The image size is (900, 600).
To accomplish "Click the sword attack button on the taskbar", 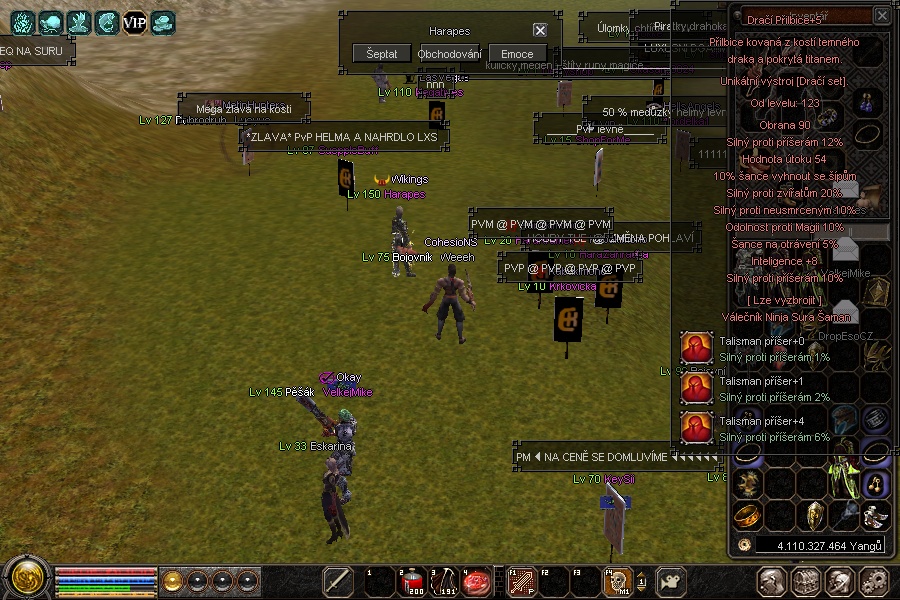I will coord(338,581).
